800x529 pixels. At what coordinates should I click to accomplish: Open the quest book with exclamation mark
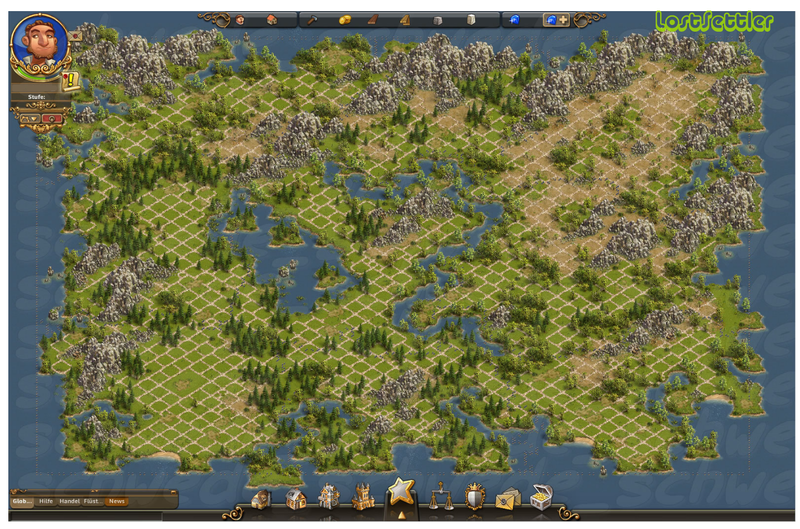pos(71,82)
